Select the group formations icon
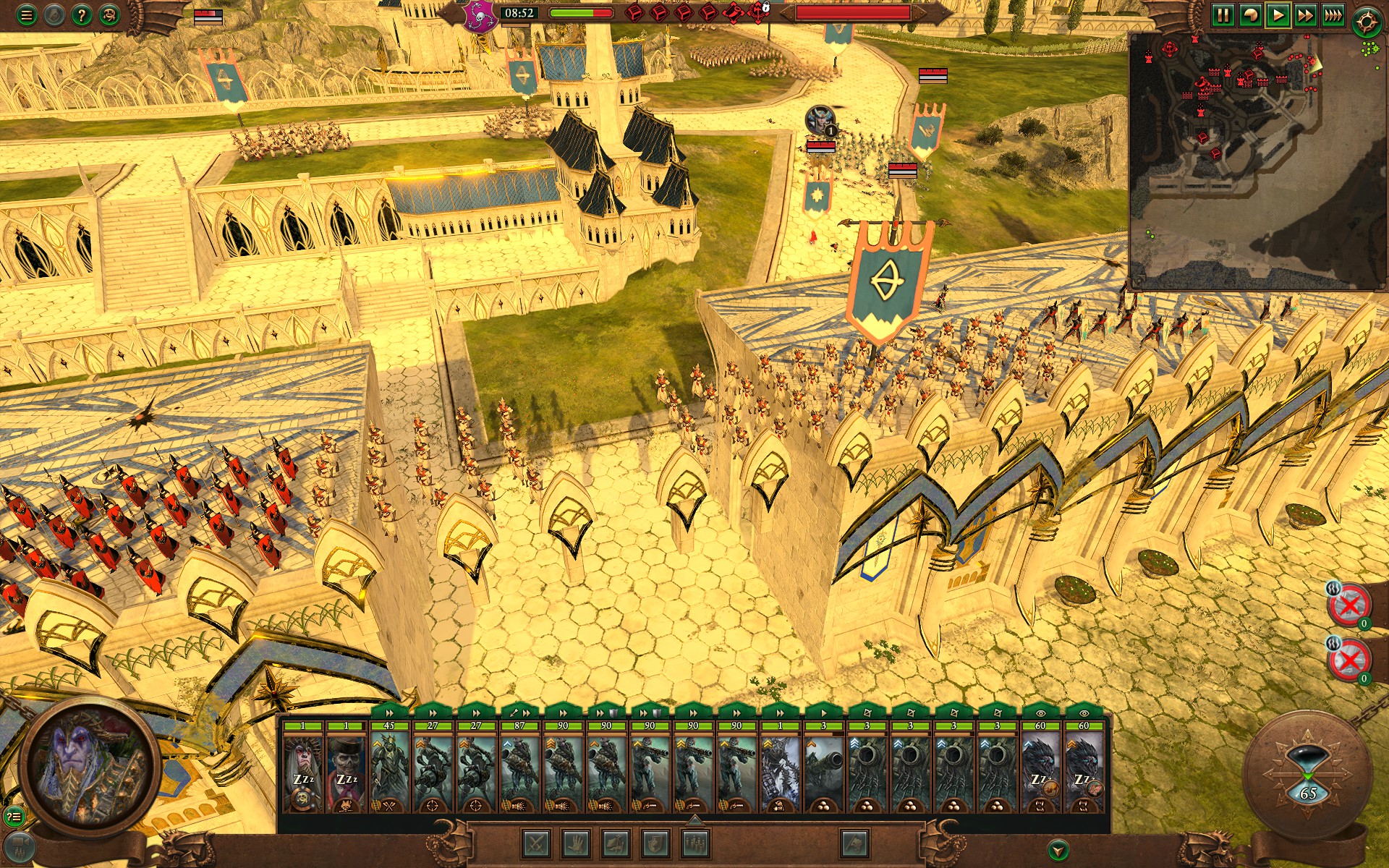 pyautogui.click(x=694, y=843)
